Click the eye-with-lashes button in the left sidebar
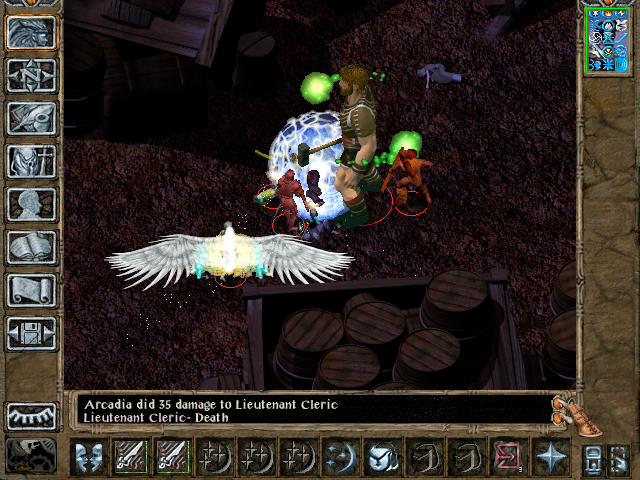Viewport: 640px width, 480px height. 31,415
